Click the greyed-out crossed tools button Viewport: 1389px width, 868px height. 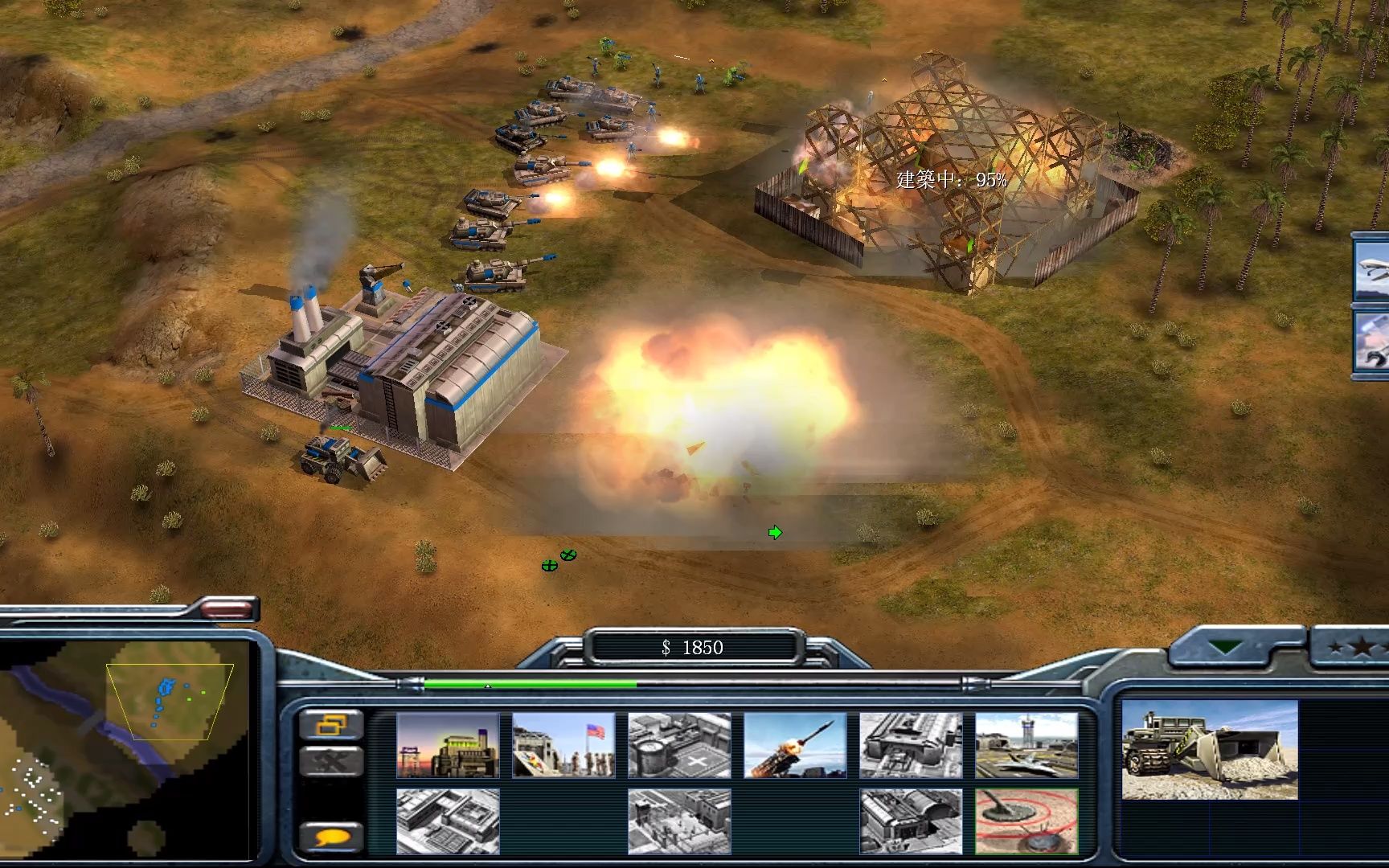tap(330, 761)
